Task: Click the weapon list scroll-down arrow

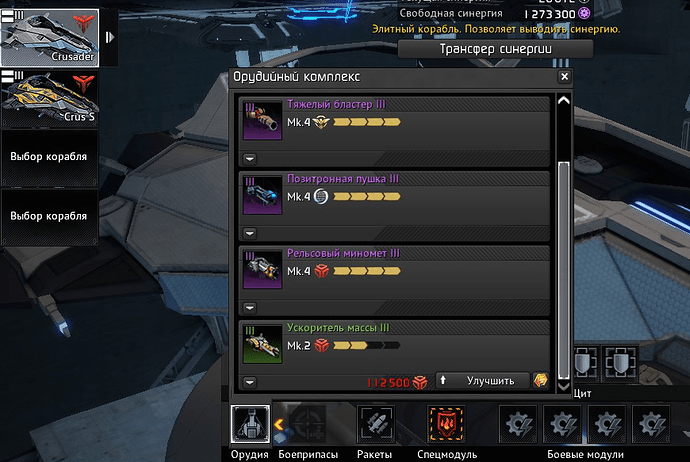Action: tap(563, 385)
